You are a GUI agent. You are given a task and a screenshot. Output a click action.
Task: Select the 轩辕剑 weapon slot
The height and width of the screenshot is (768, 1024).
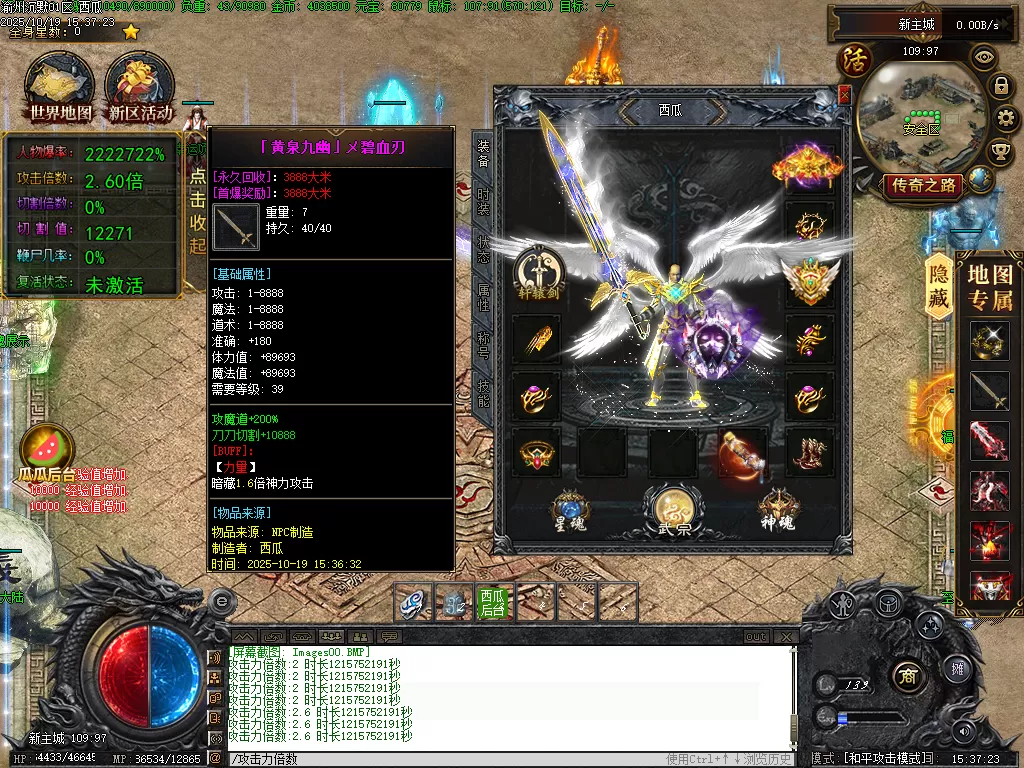point(538,274)
